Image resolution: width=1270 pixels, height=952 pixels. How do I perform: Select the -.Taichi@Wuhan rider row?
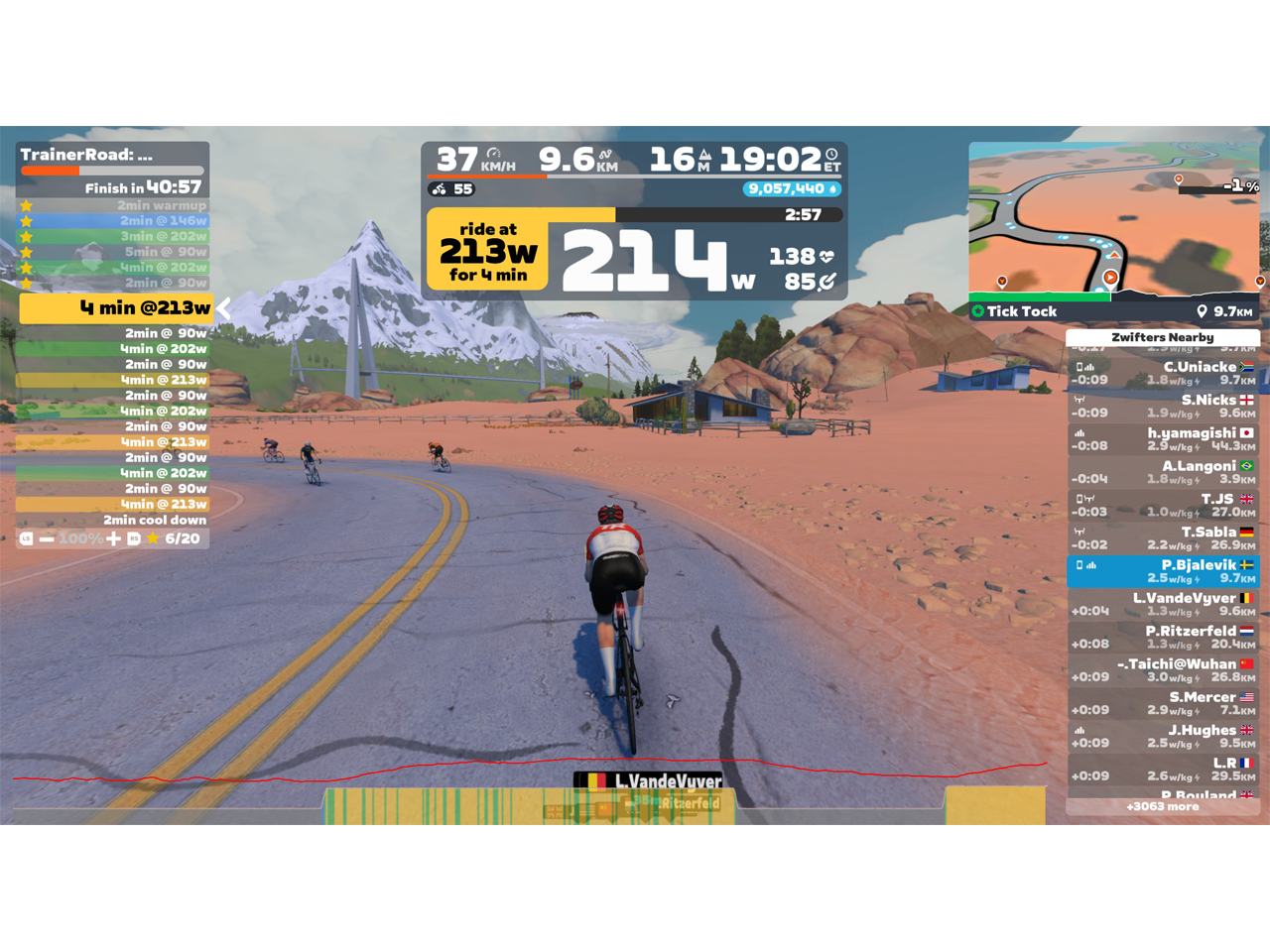[1163, 670]
